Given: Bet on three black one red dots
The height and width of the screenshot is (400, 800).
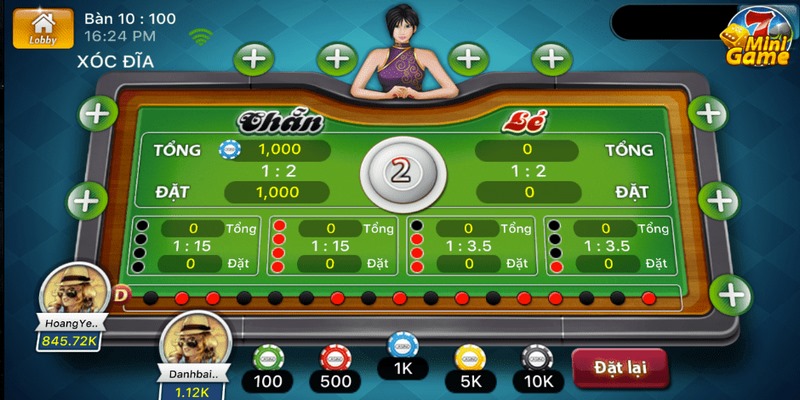Looking at the screenshot, I should pos(606,246).
